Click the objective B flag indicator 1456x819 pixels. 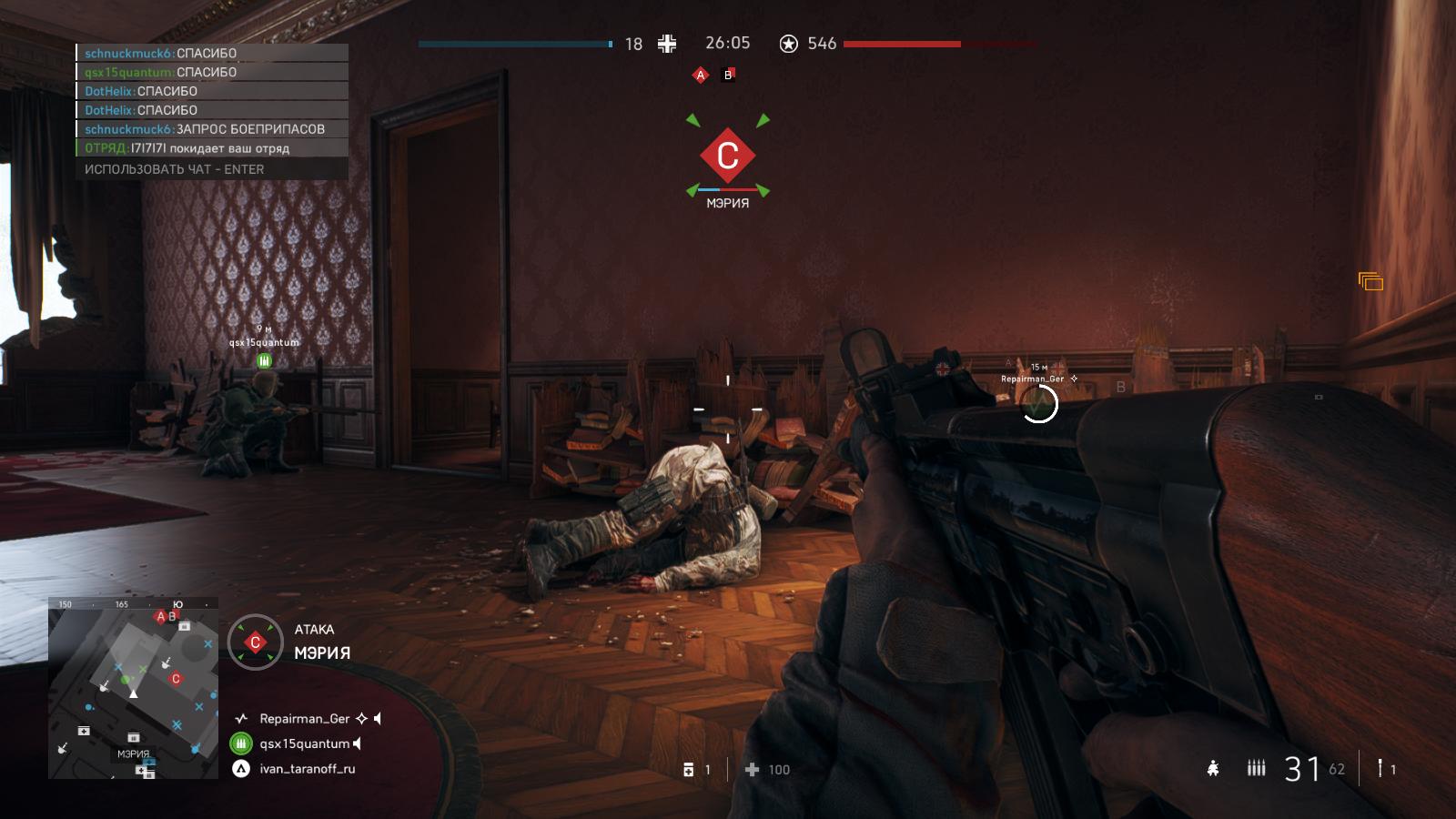[728, 76]
